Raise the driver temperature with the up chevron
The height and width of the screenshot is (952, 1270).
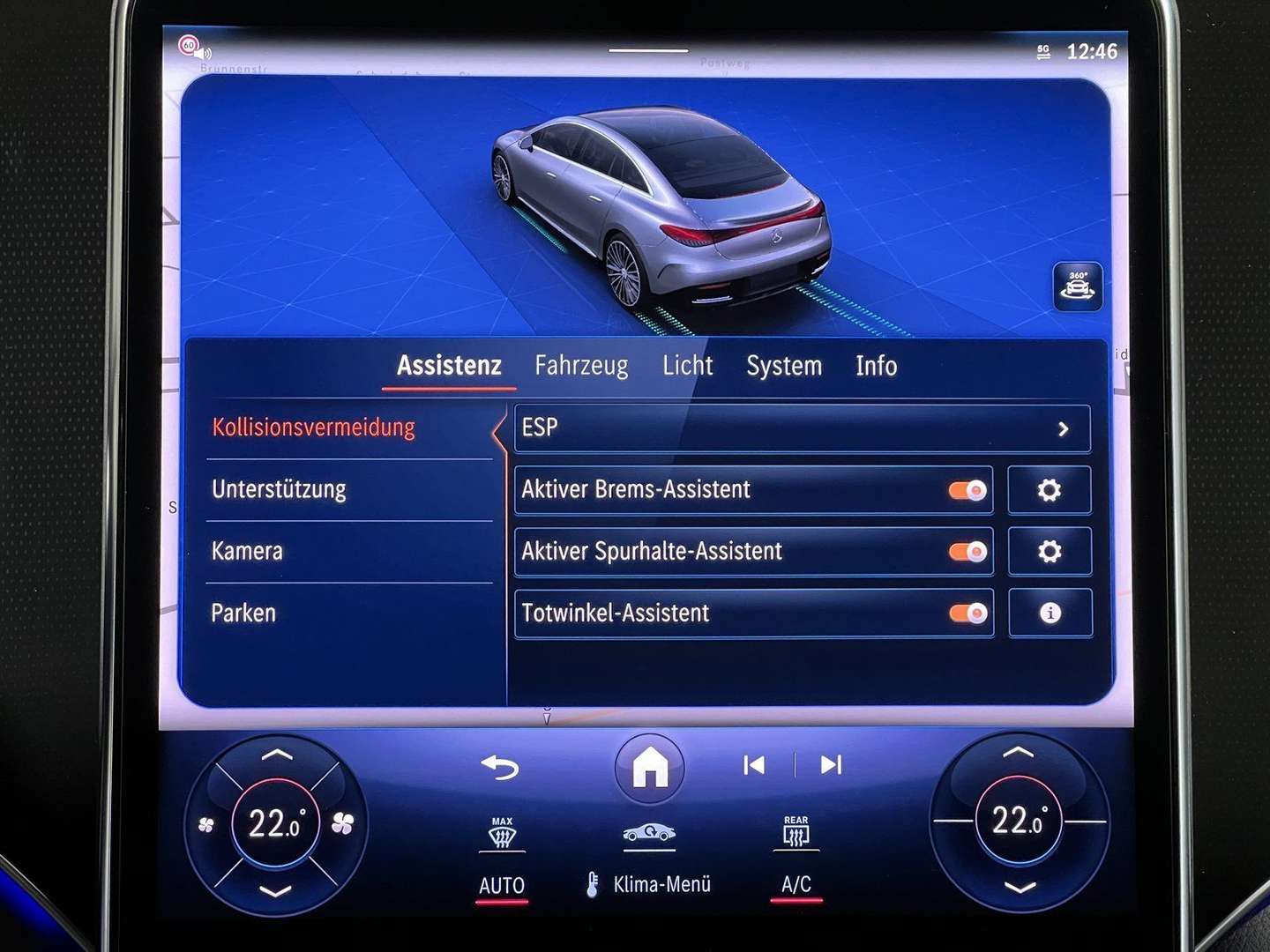(277, 755)
